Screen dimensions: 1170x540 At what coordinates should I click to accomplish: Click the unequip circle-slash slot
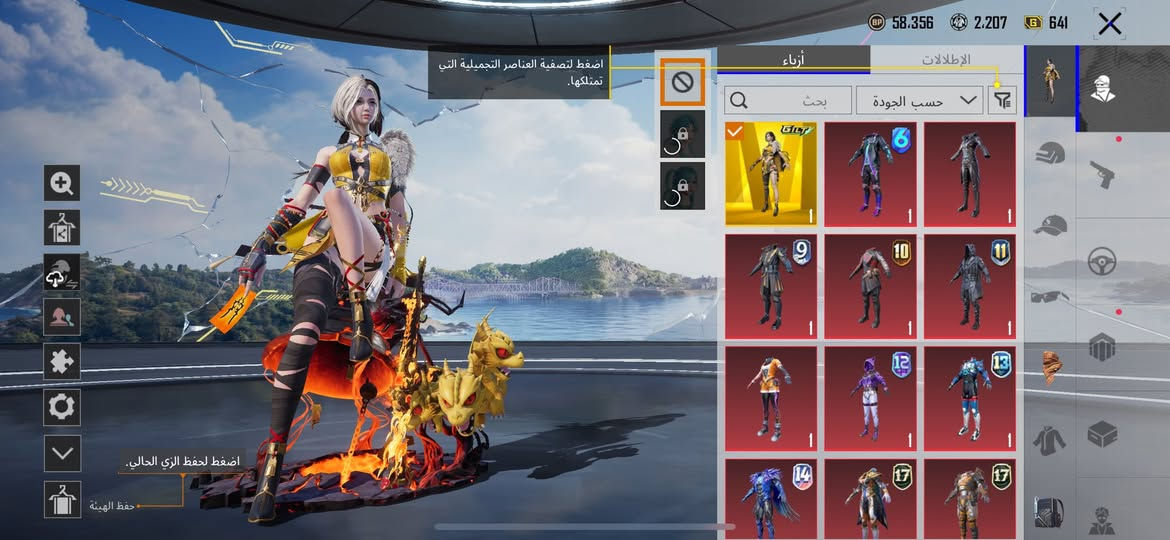point(682,83)
